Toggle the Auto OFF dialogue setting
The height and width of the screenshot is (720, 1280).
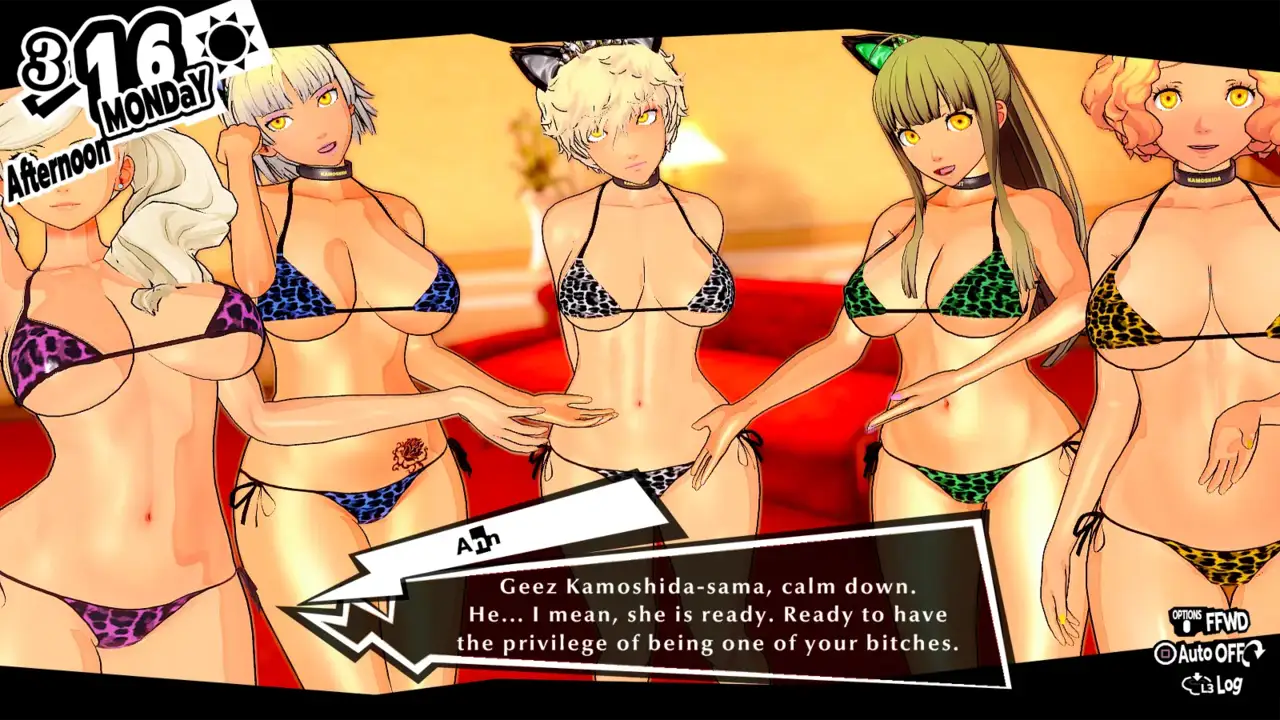pos(1209,654)
